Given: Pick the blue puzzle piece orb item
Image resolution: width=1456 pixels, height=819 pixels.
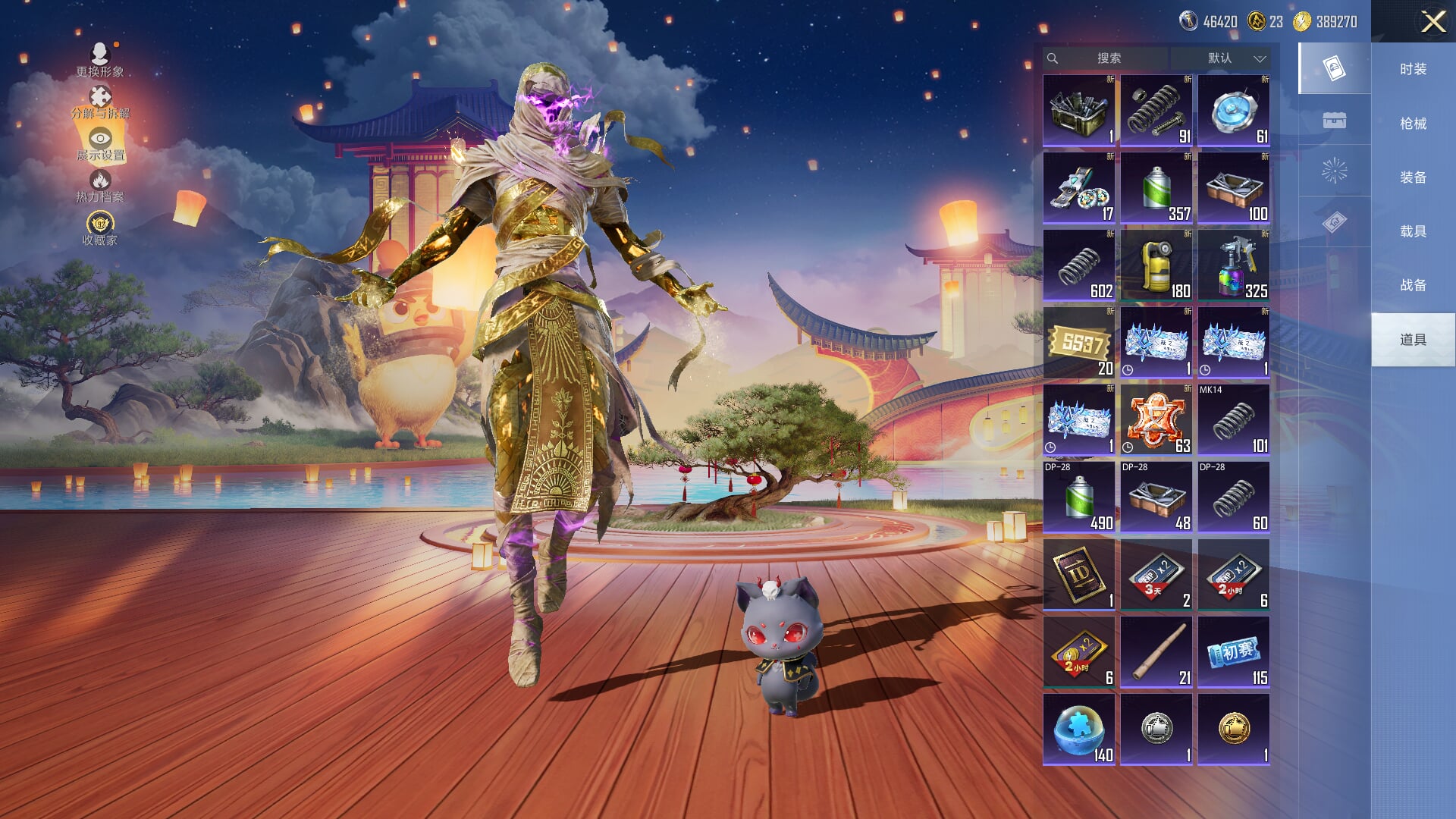Looking at the screenshot, I should pyautogui.click(x=1079, y=730).
